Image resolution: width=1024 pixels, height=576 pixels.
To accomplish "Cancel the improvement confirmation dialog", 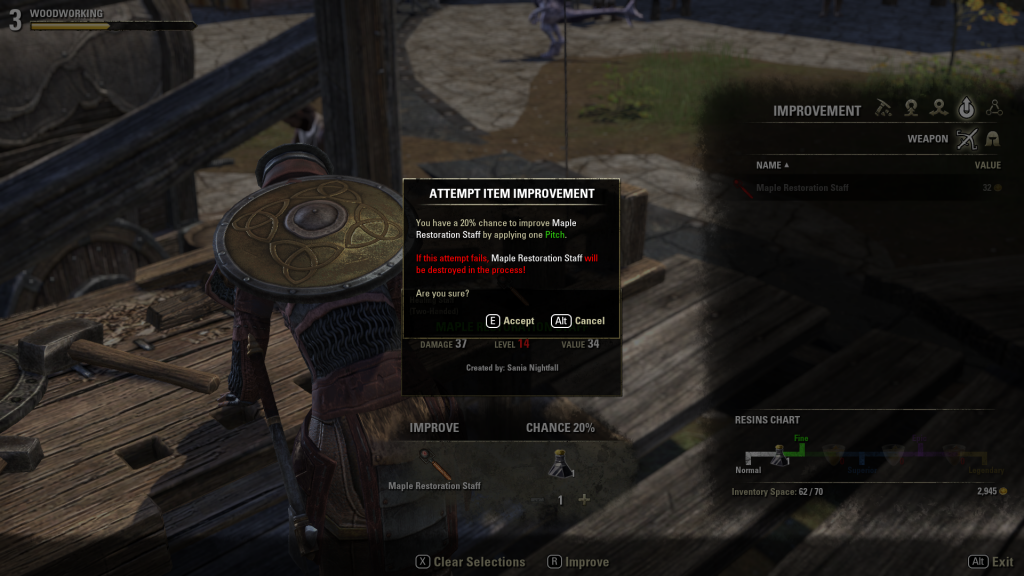I will pos(579,321).
